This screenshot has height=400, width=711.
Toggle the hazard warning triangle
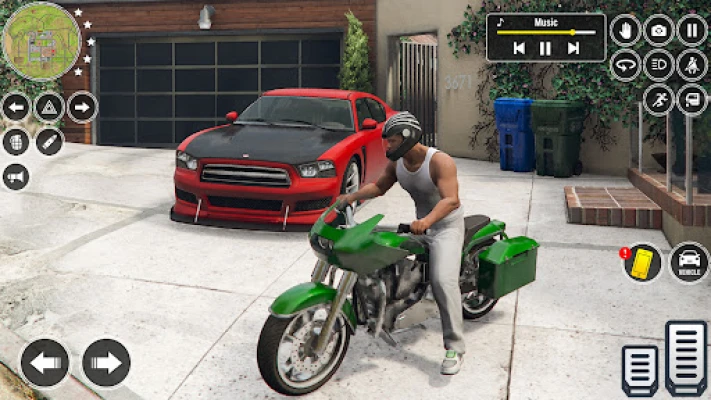tap(49, 107)
